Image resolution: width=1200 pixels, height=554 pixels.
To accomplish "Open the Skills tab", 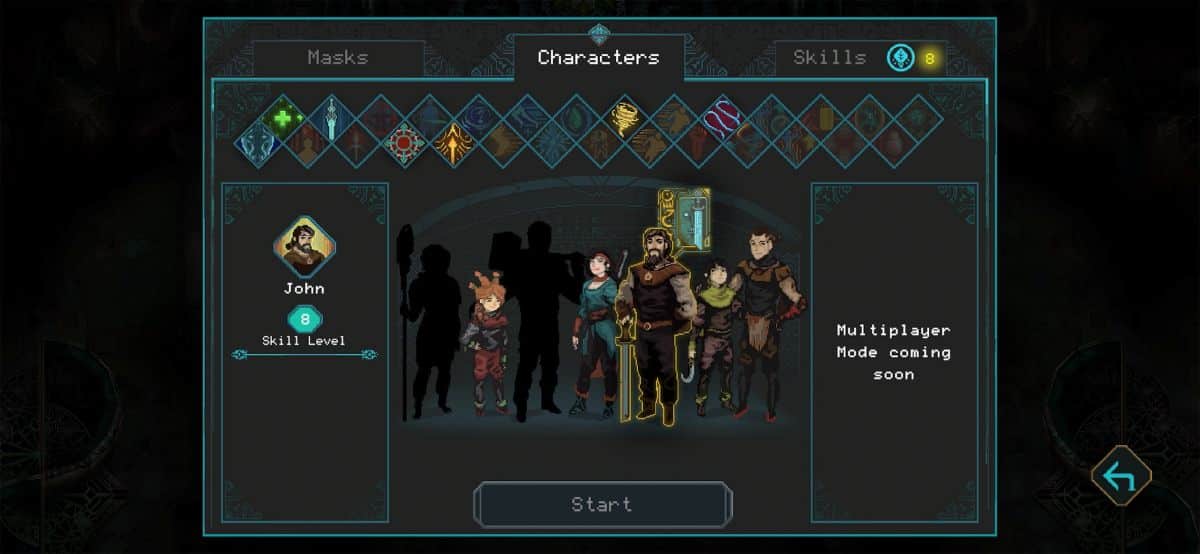I will pyautogui.click(x=829, y=58).
